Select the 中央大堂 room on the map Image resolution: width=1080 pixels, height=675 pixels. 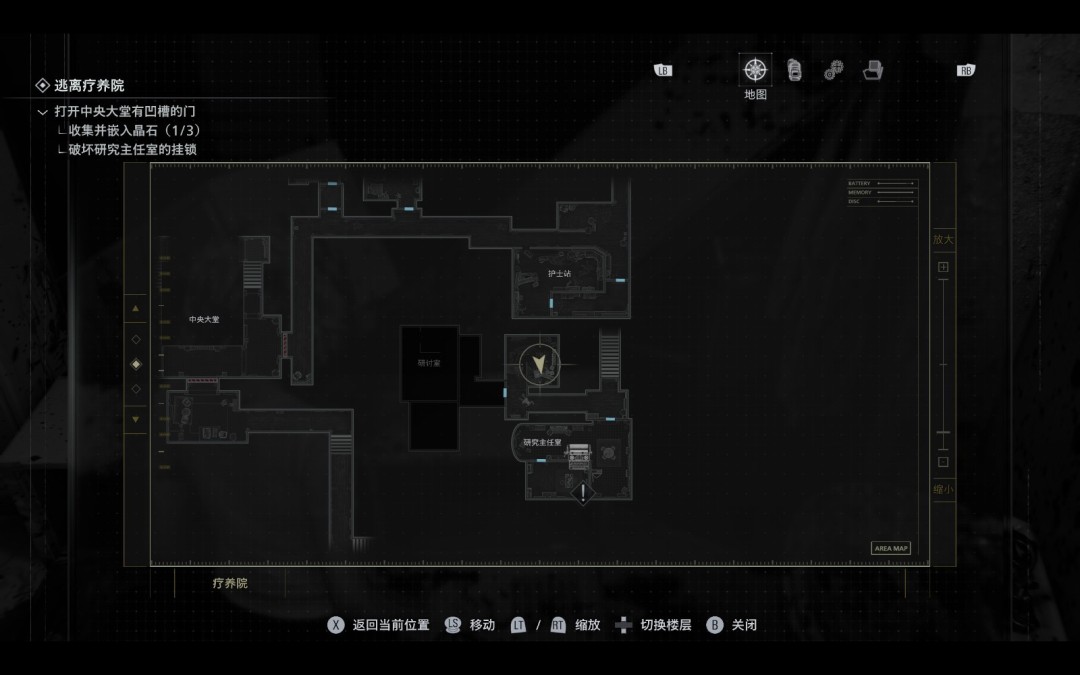[x=204, y=320]
